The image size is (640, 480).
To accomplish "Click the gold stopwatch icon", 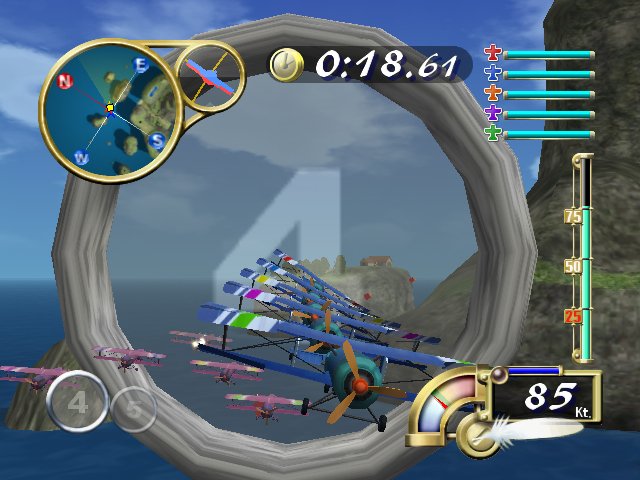I will click(x=286, y=64).
